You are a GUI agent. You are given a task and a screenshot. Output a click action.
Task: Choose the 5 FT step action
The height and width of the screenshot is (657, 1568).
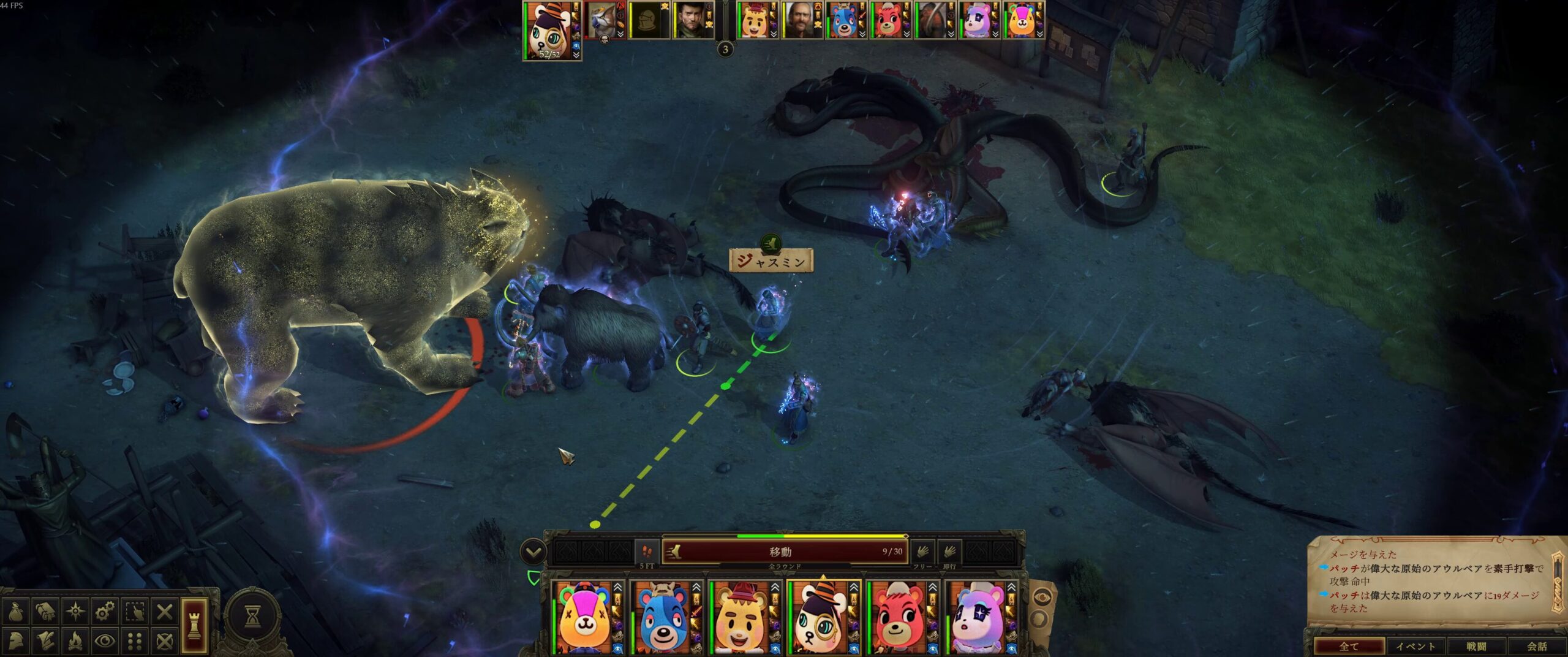(x=647, y=552)
